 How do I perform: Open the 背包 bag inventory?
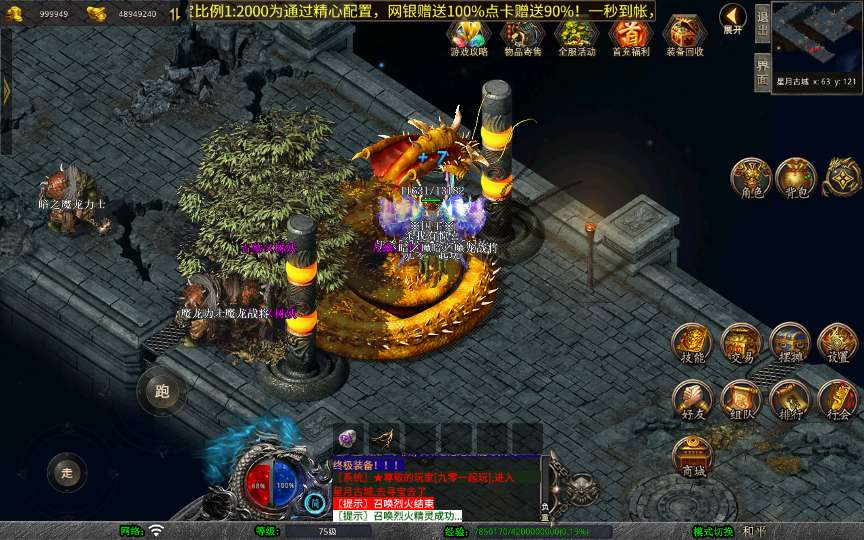795,177
